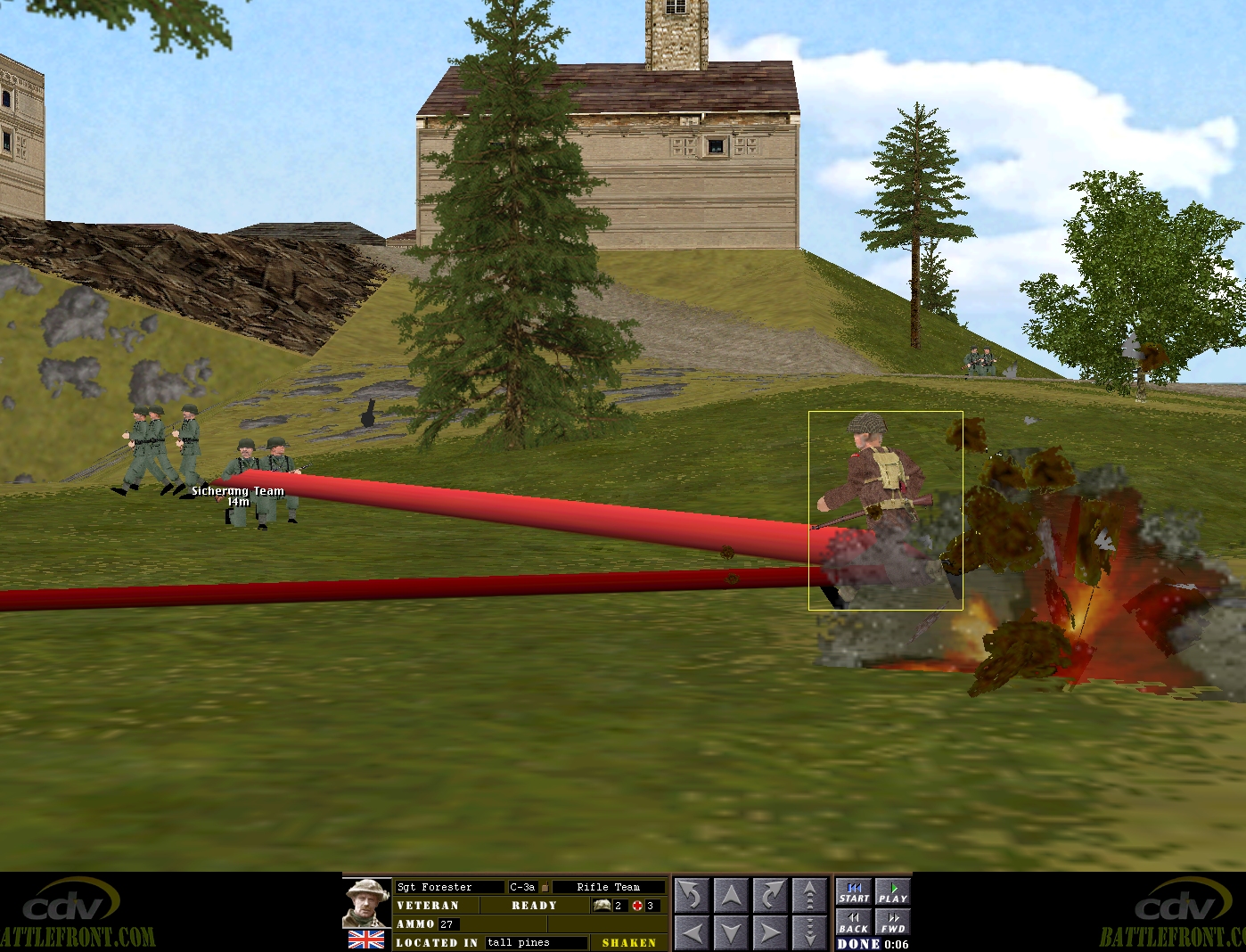
Task: Click the START rewind playback button
Action: click(x=854, y=892)
